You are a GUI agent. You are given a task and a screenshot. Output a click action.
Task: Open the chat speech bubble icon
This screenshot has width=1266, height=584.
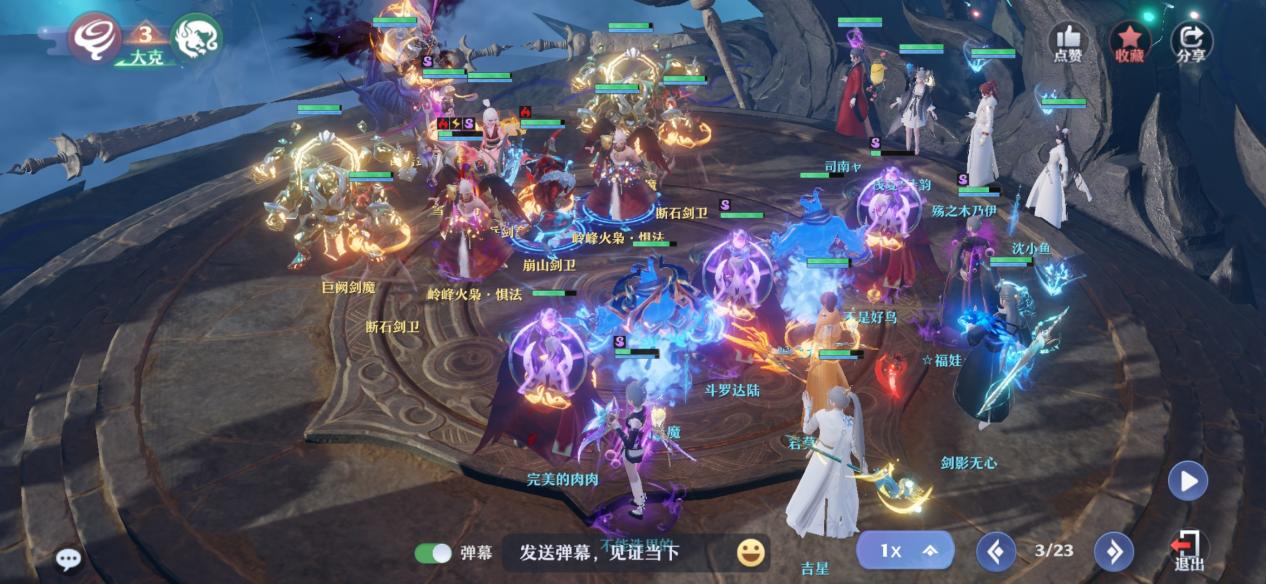point(68,559)
